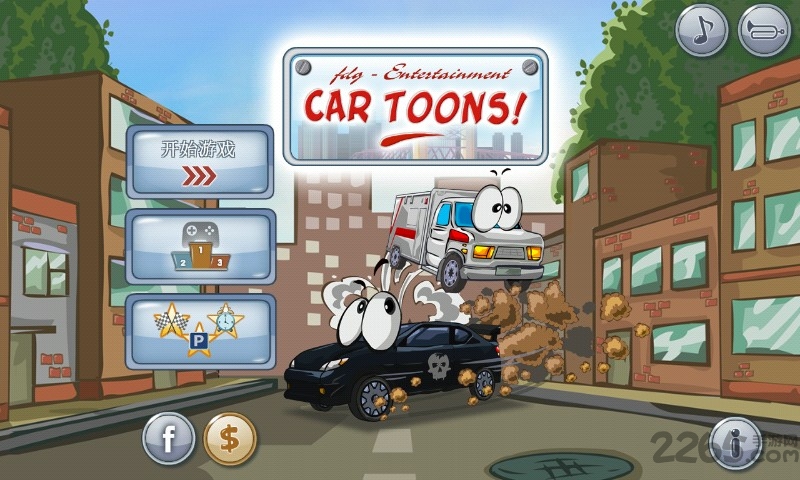Open the achievements stars menu button
The width and height of the screenshot is (800, 480).
point(200,331)
